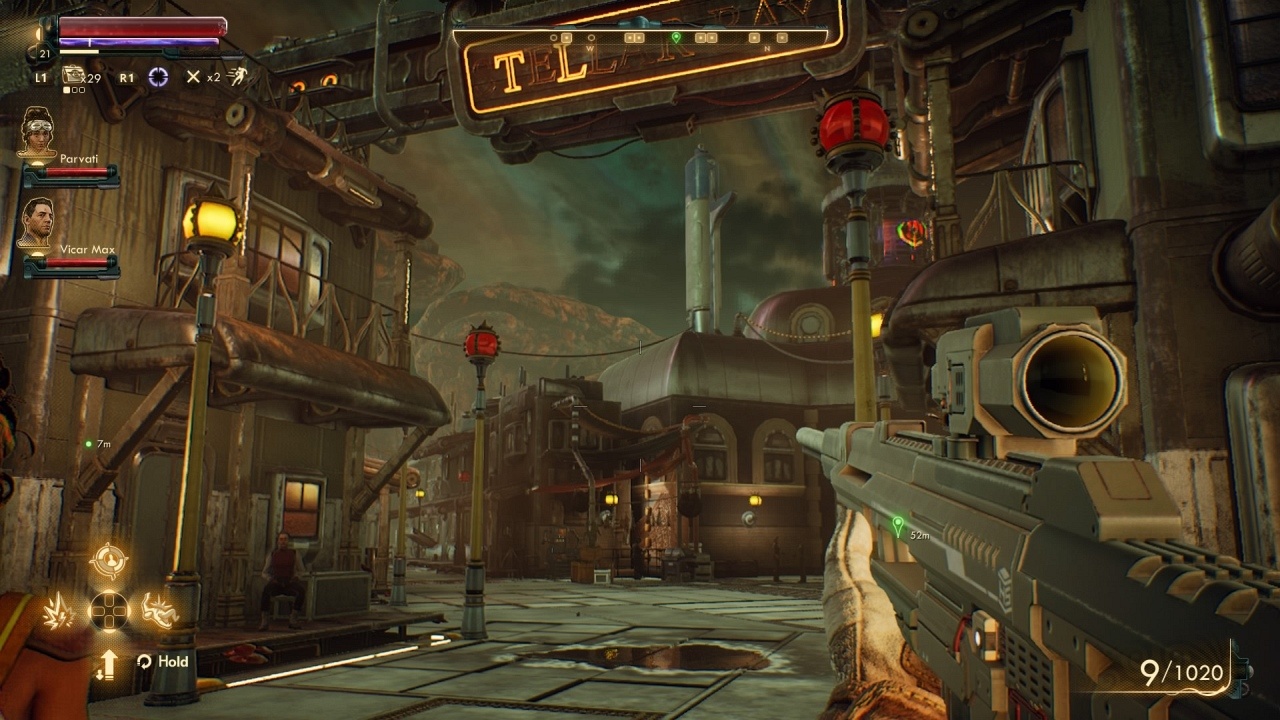Trigger the companion target-attack command icon
This screenshot has width=1280, height=720.
point(109,561)
